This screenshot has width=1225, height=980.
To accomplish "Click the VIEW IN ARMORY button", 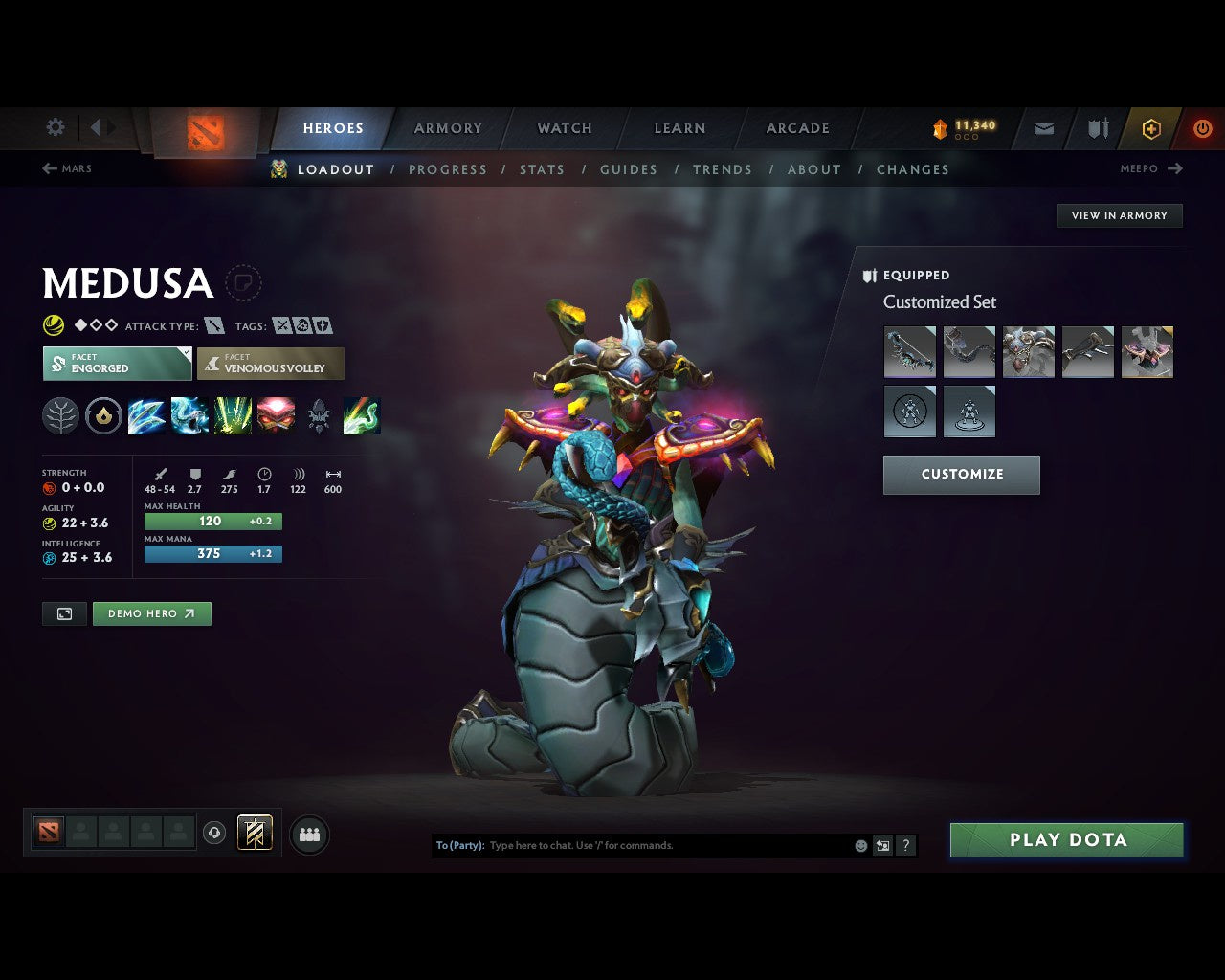I will (1119, 215).
